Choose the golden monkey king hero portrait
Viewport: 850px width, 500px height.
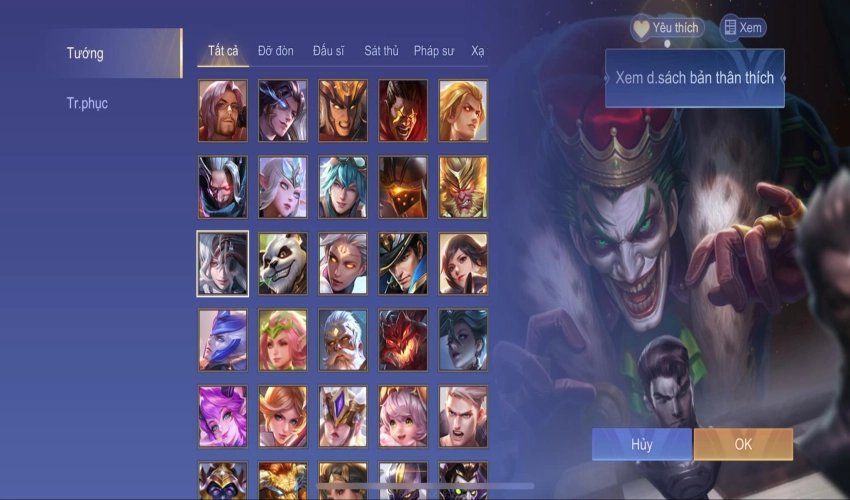pos(463,187)
